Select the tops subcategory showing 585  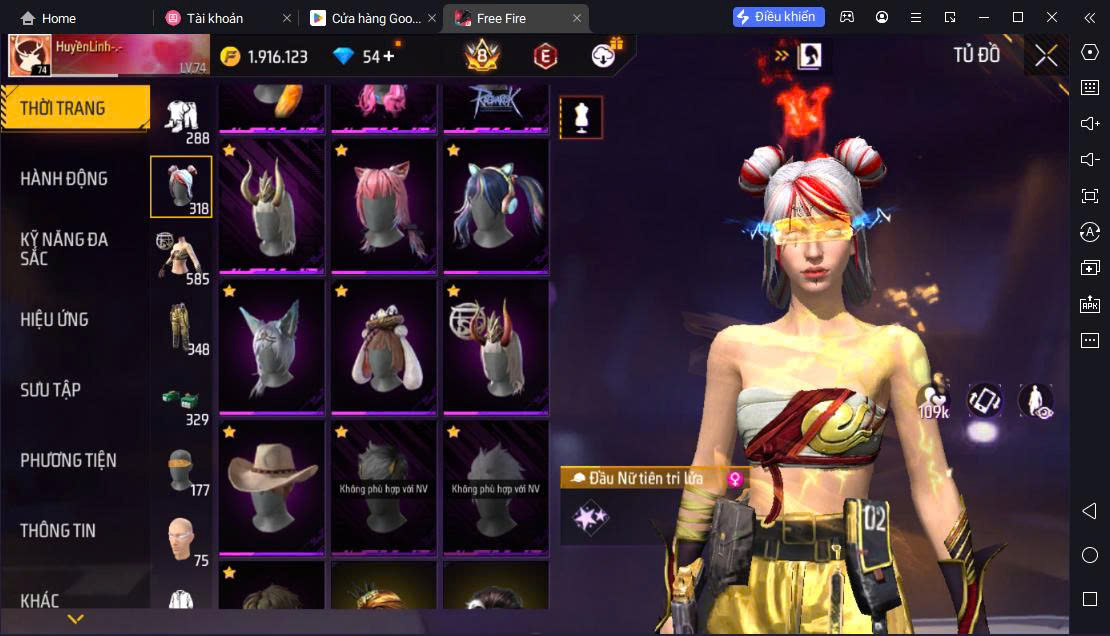coord(181,257)
